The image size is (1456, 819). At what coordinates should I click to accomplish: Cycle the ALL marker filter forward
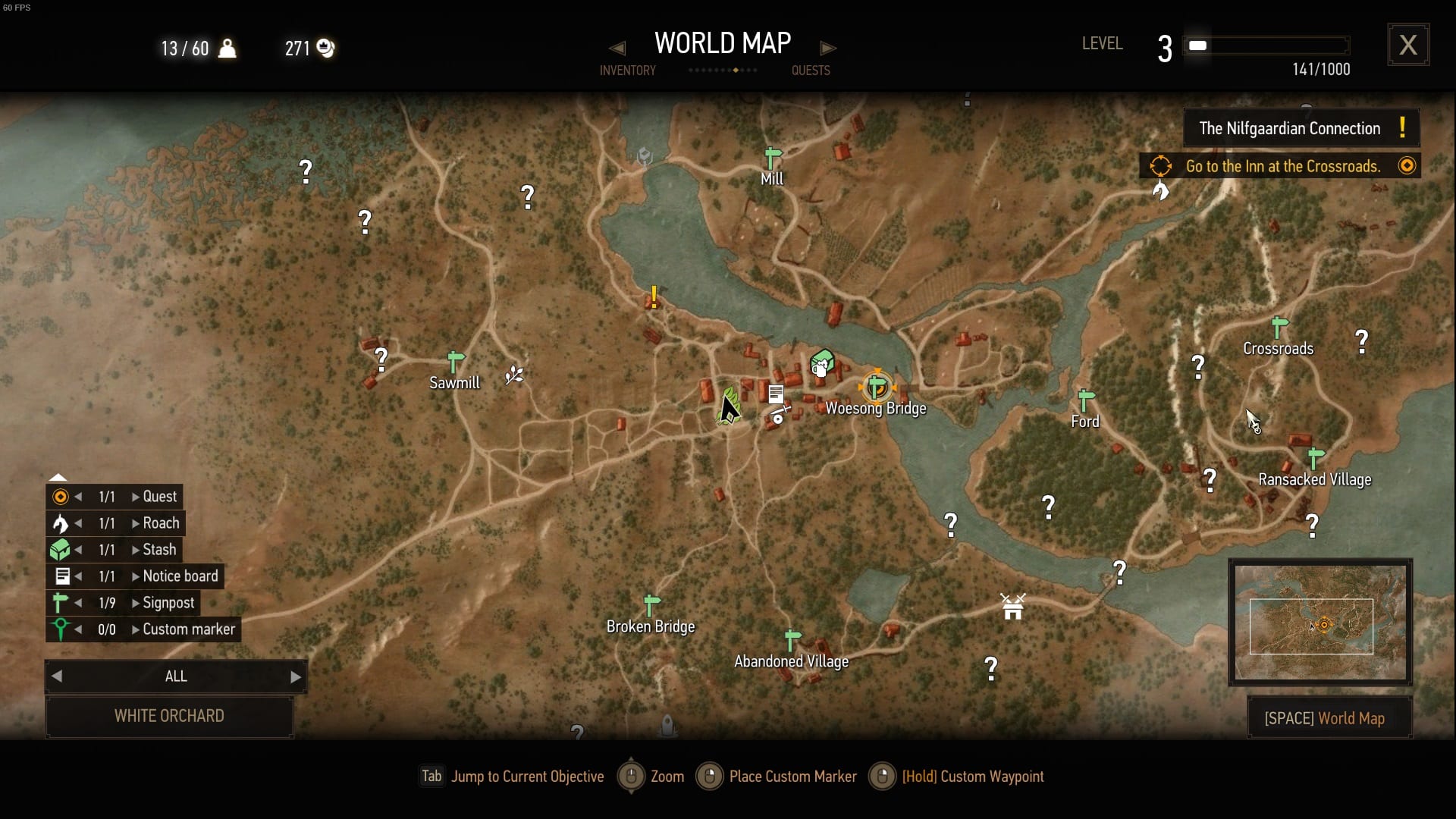[x=296, y=676]
